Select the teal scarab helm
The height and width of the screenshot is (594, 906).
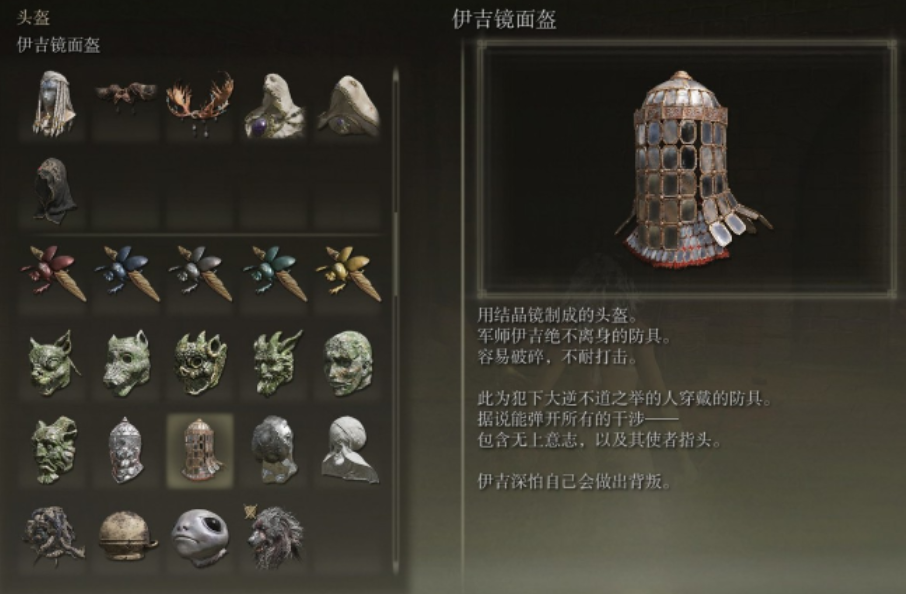274,271
